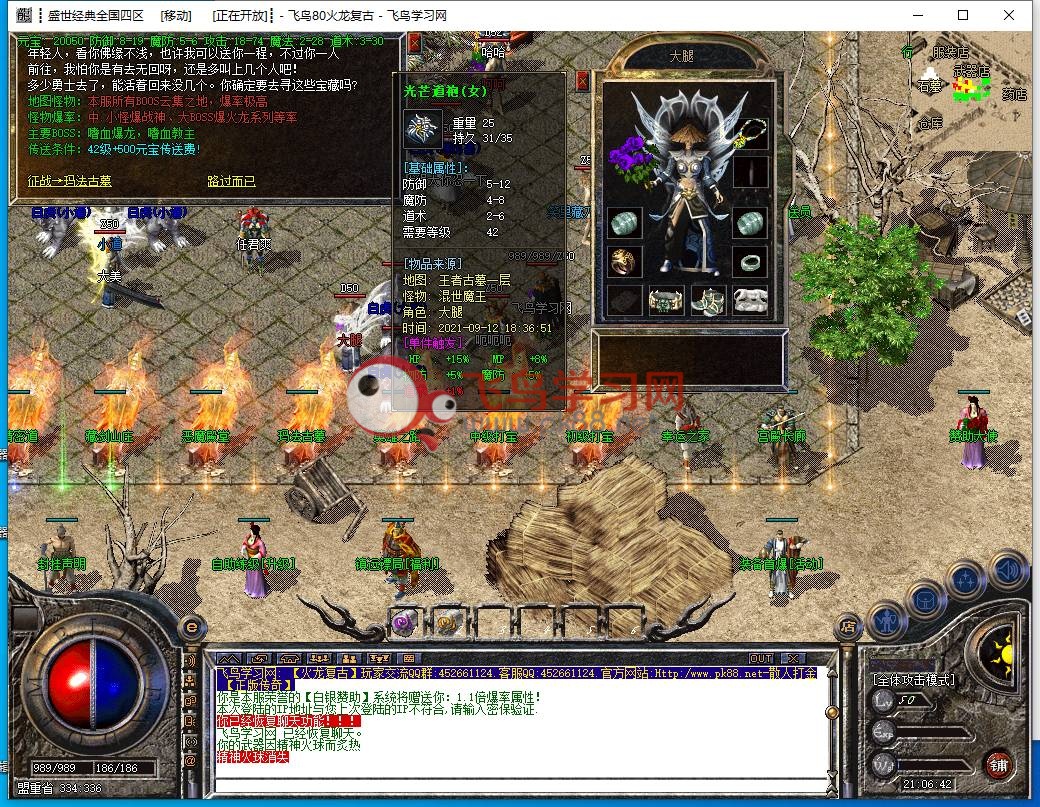
Task: Select the equipped belt slot
Action: click(x=667, y=299)
